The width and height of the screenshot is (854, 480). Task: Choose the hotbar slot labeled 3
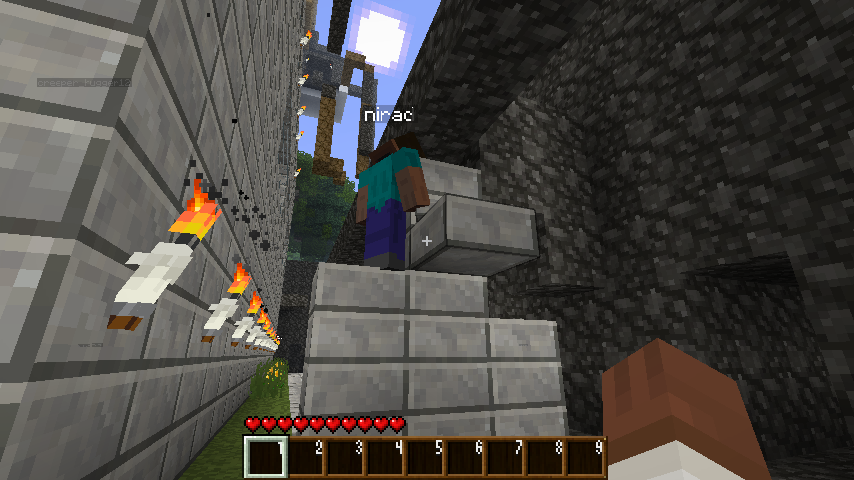pos(345,458)
